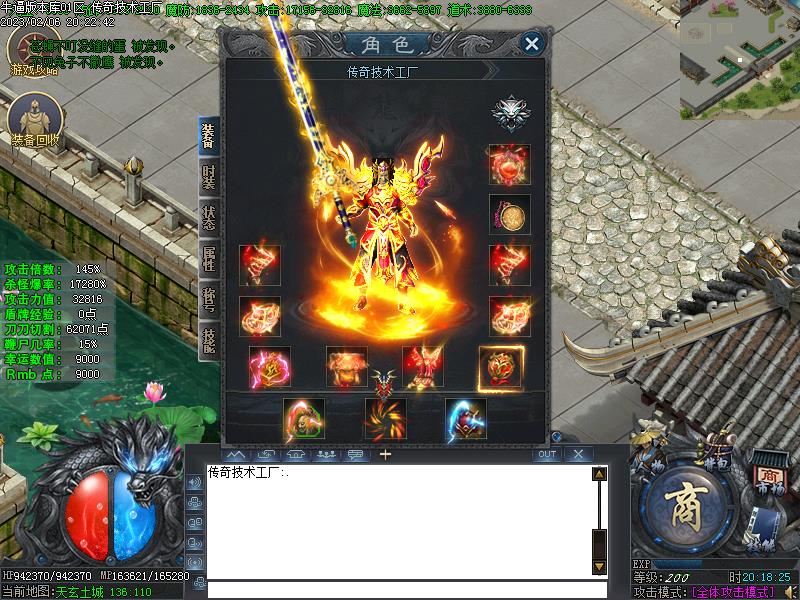Click the OUT button above chat

point(546,454)
